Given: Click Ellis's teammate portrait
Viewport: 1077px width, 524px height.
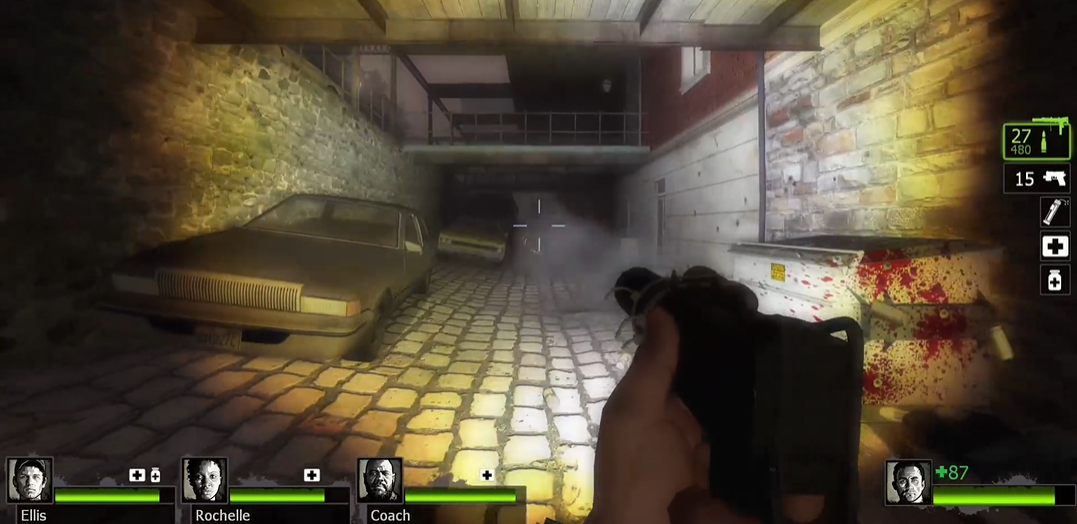Looking at the screenshot, I should [x=30, y=482].
